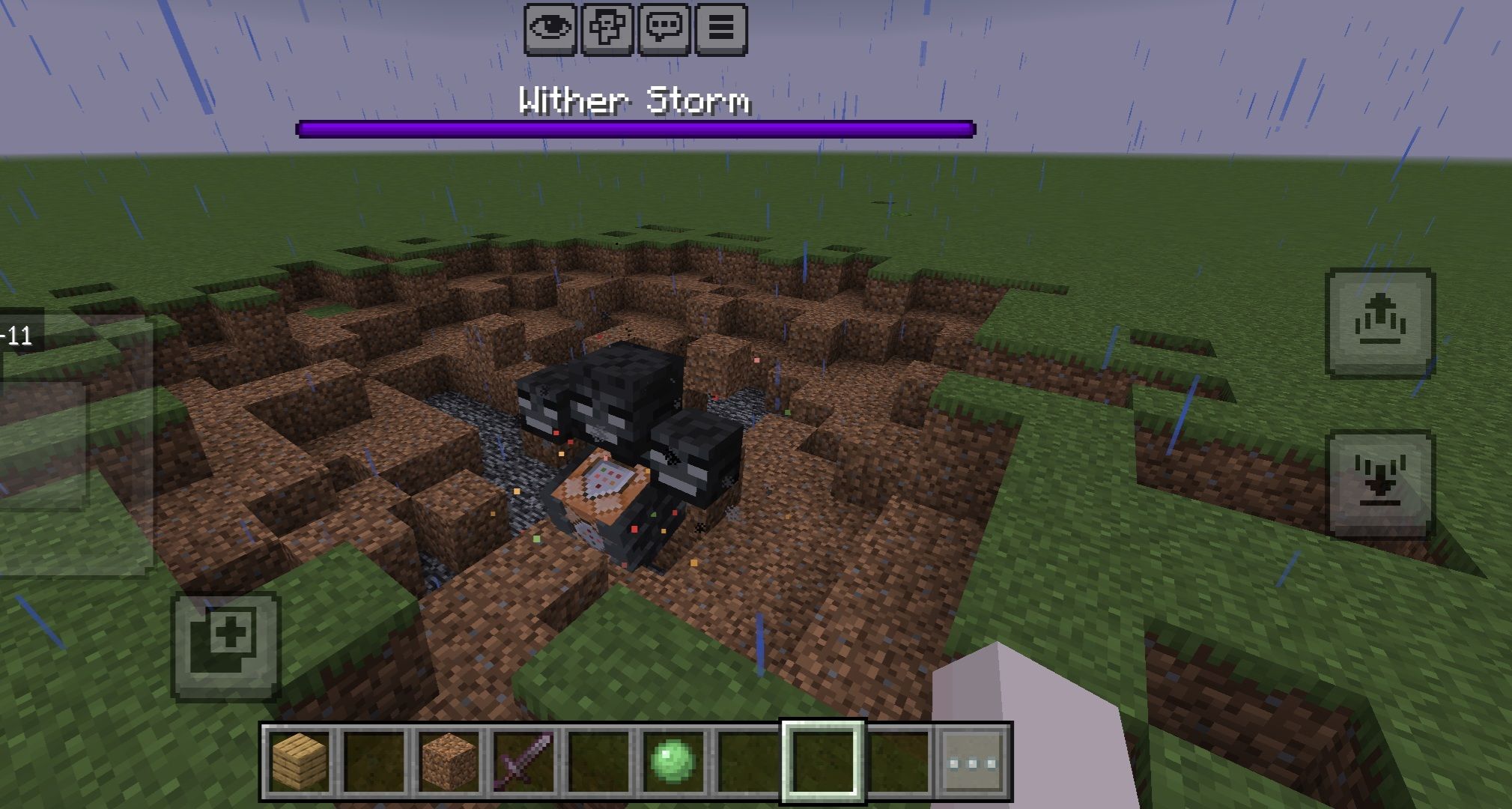The width and height of the screenshot is (1512, 809).
Task: Choose the green slimeball hotbar slot
Action: pyautogui.click(x=673, y=762)
